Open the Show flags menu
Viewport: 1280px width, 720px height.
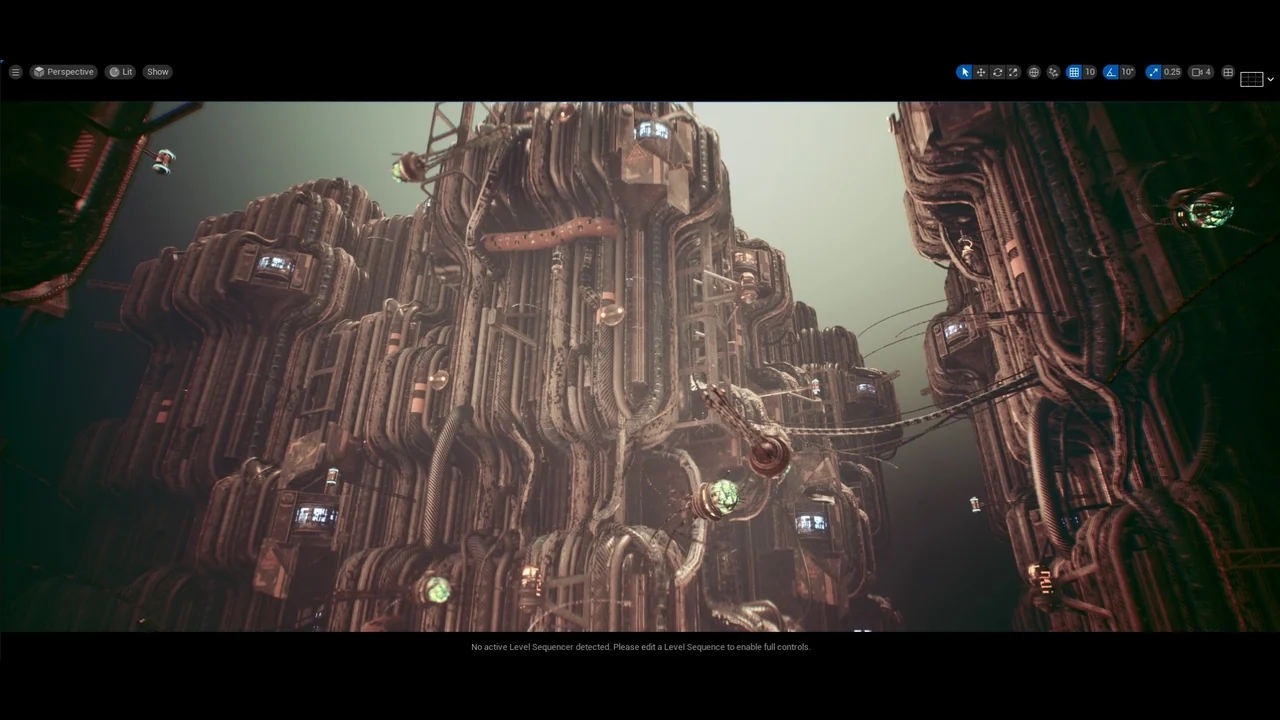pos(157,71)
